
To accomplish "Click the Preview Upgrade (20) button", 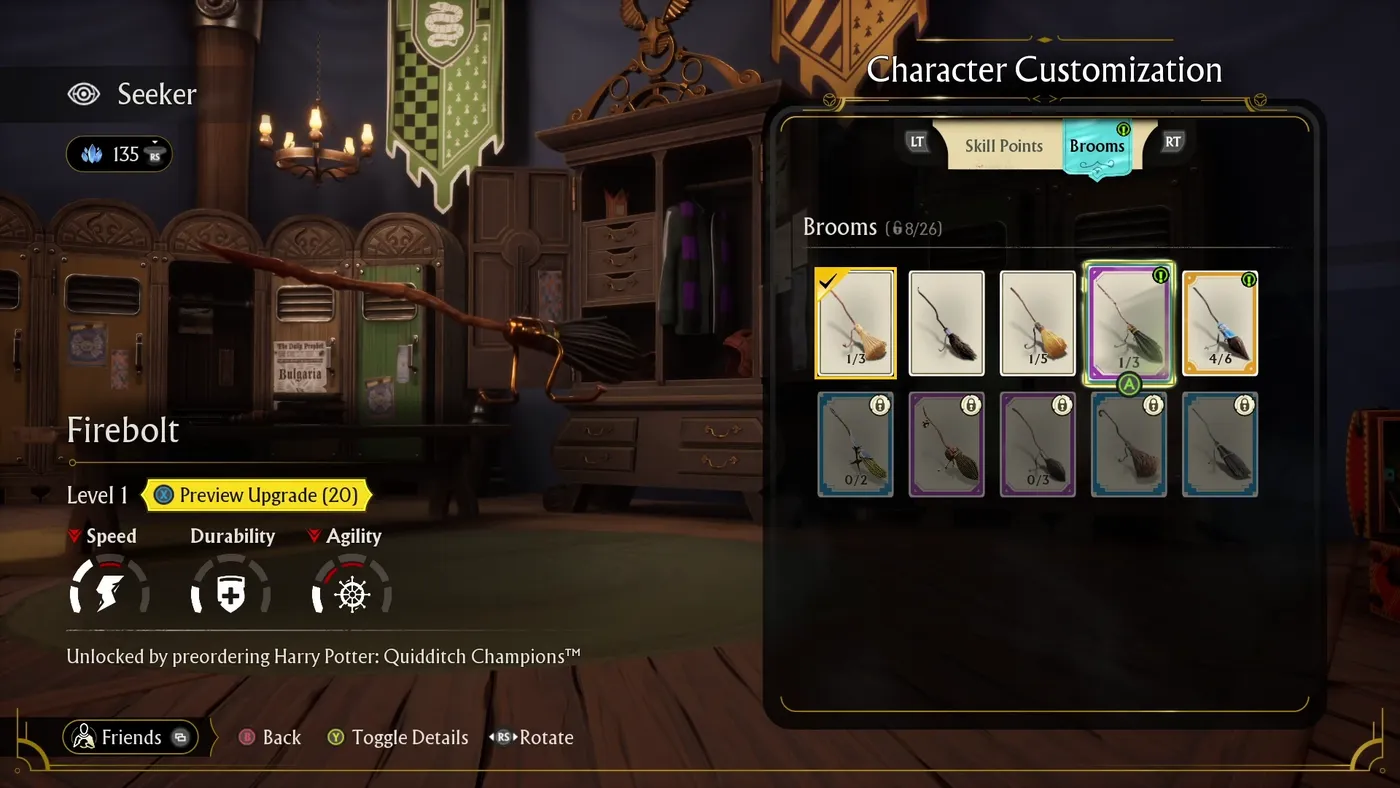I will (257, 494).
